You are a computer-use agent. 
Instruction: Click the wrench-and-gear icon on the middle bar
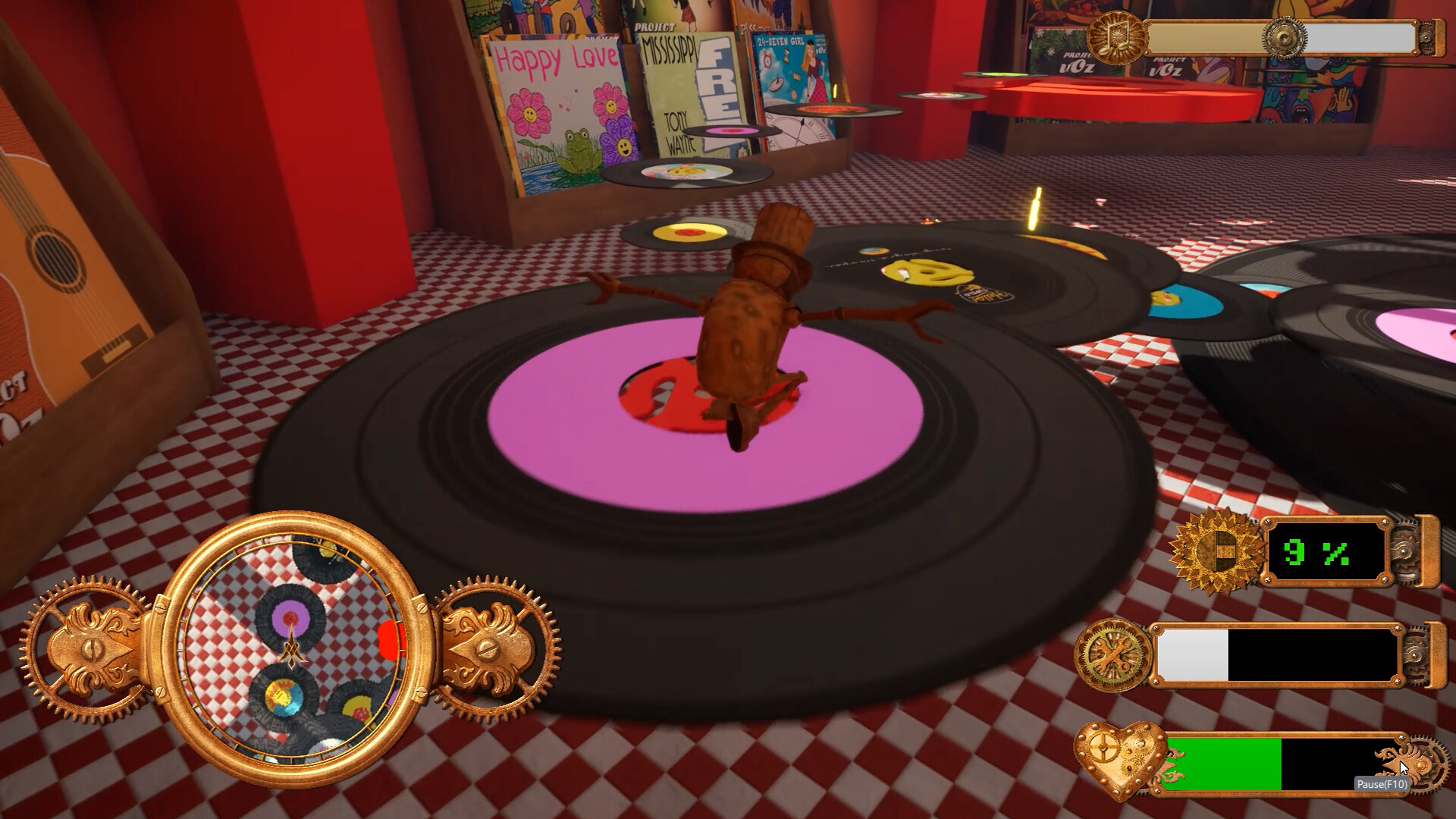point(1112,652)
